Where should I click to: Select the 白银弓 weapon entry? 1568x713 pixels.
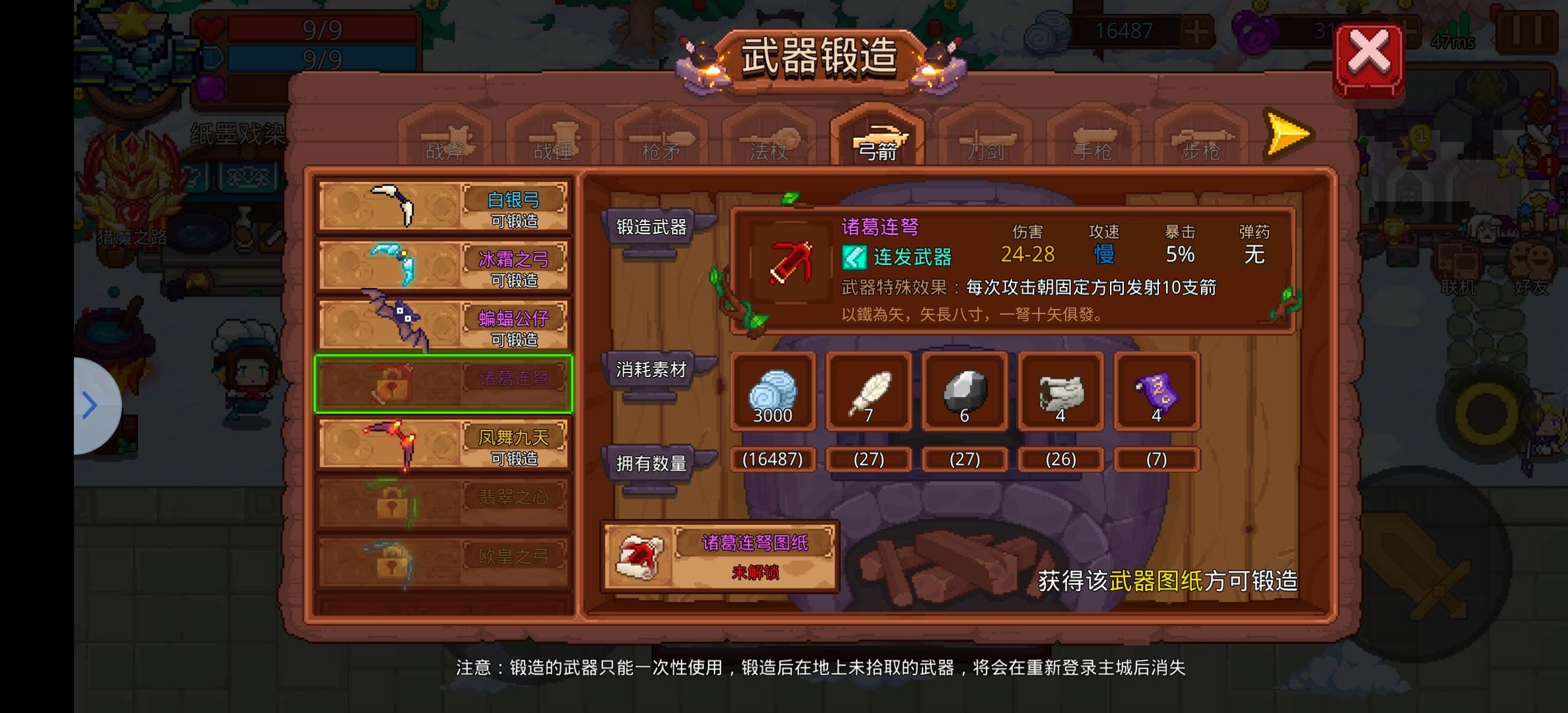click(442, 205)
